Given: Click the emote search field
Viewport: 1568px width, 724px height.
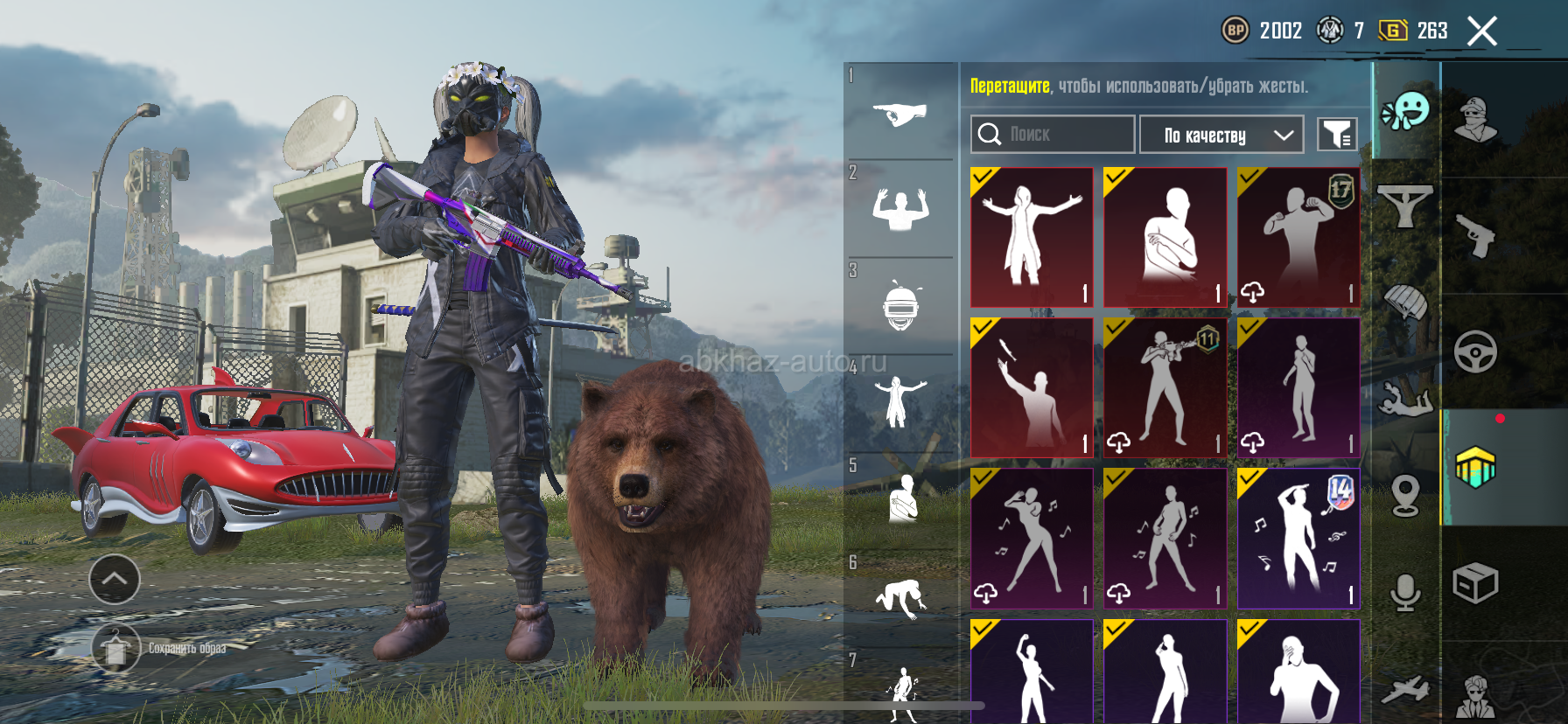Looking at the screenshot, I should 1053,135.
